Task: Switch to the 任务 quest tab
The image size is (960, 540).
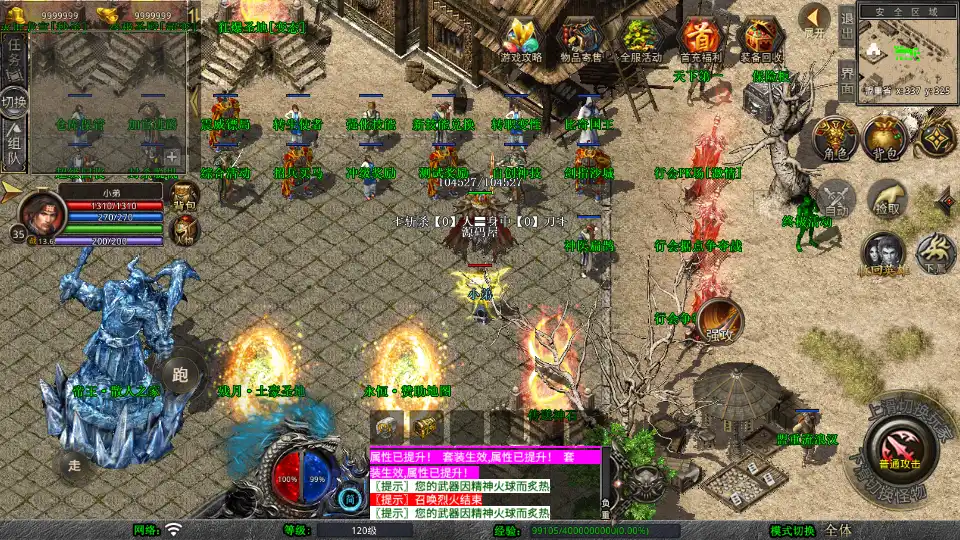Action: [15, 53]
